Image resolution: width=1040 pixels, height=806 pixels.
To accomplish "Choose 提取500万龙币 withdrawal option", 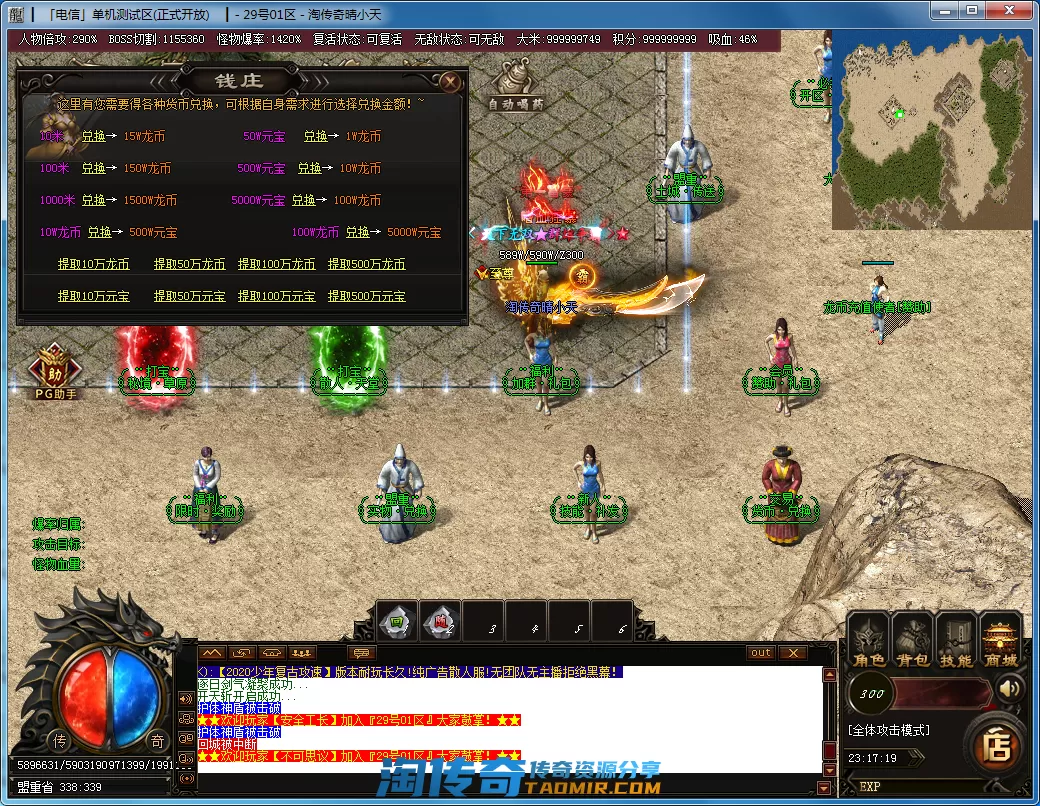I will click(366, 264).
